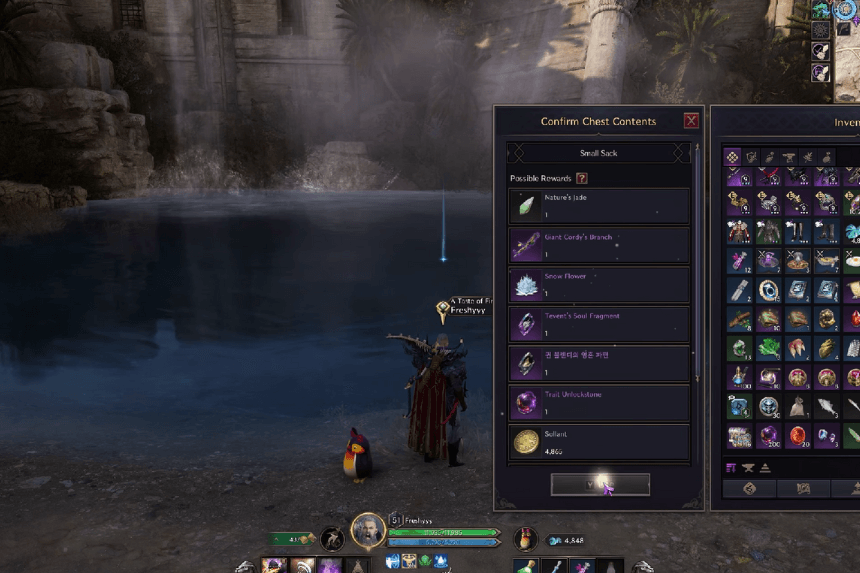The height and width of the screenshot is (573, 860).
Task: Click the player portrait in the HUD
Action: click(368, 531)
